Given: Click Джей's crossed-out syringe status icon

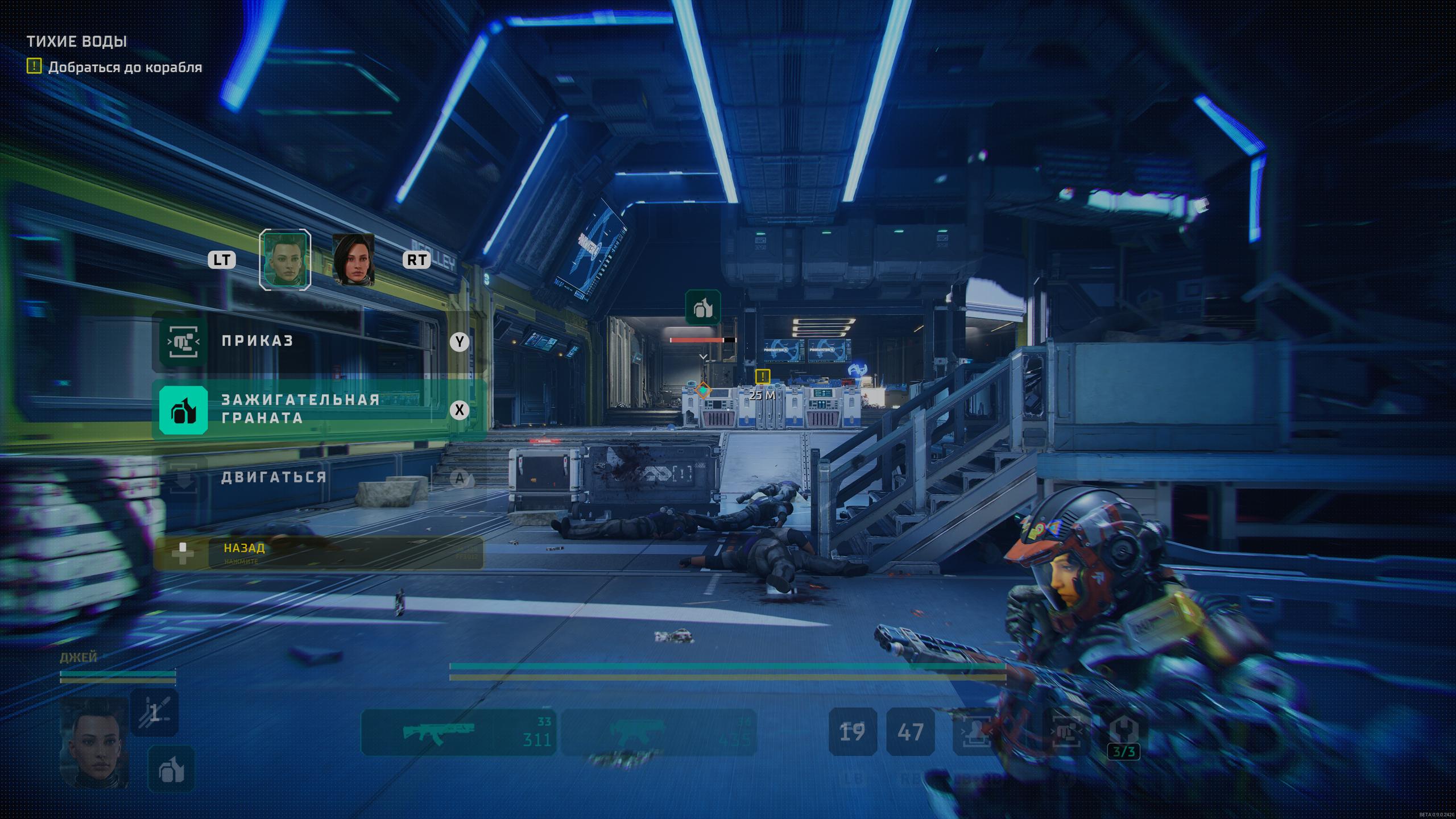Looking at the screenshot, I should [x=154, y=713].
